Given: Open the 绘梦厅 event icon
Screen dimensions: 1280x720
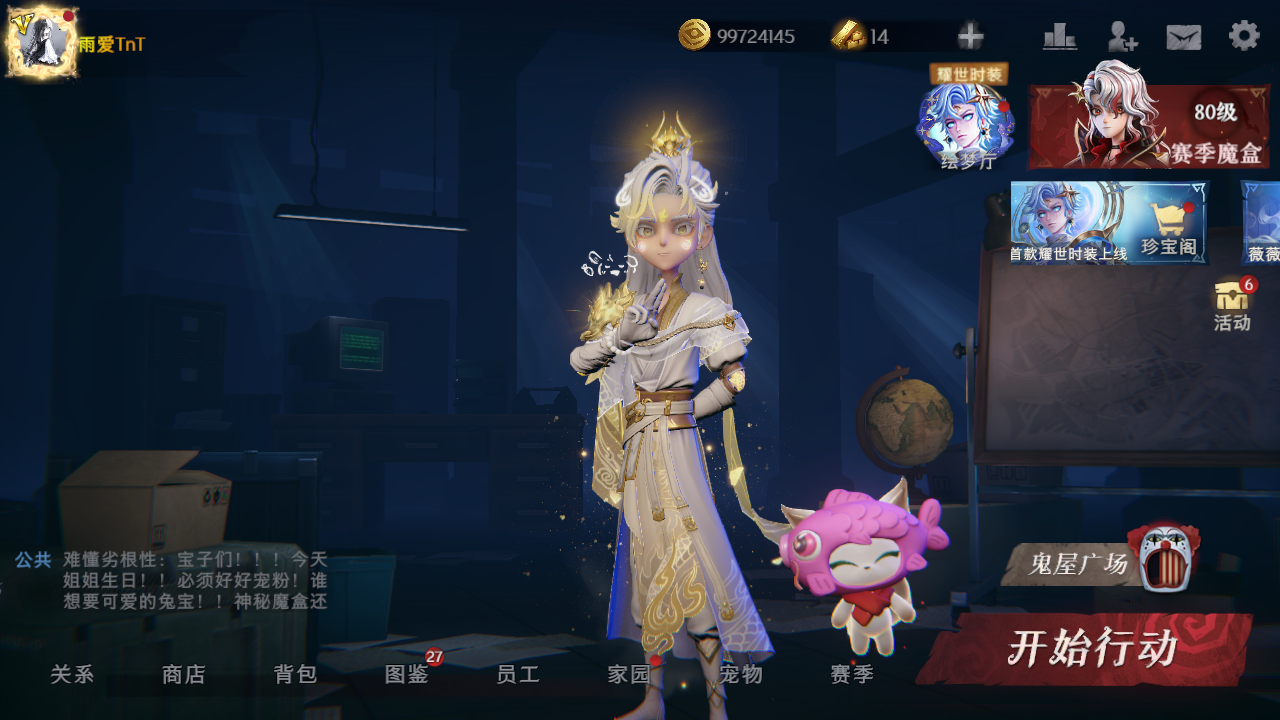Looking at the screenshot, I should click(967, 127).
